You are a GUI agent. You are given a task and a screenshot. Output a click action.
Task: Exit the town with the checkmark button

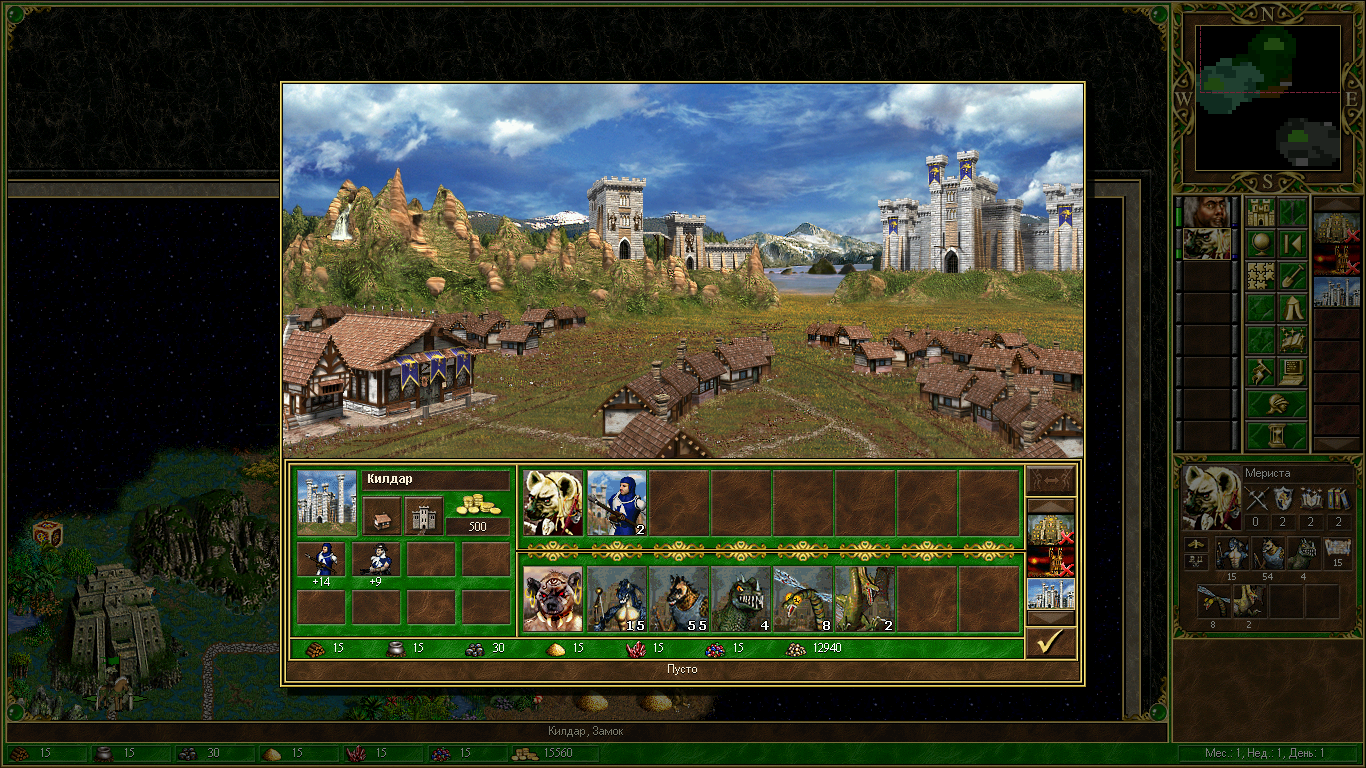pos(1050,642)
